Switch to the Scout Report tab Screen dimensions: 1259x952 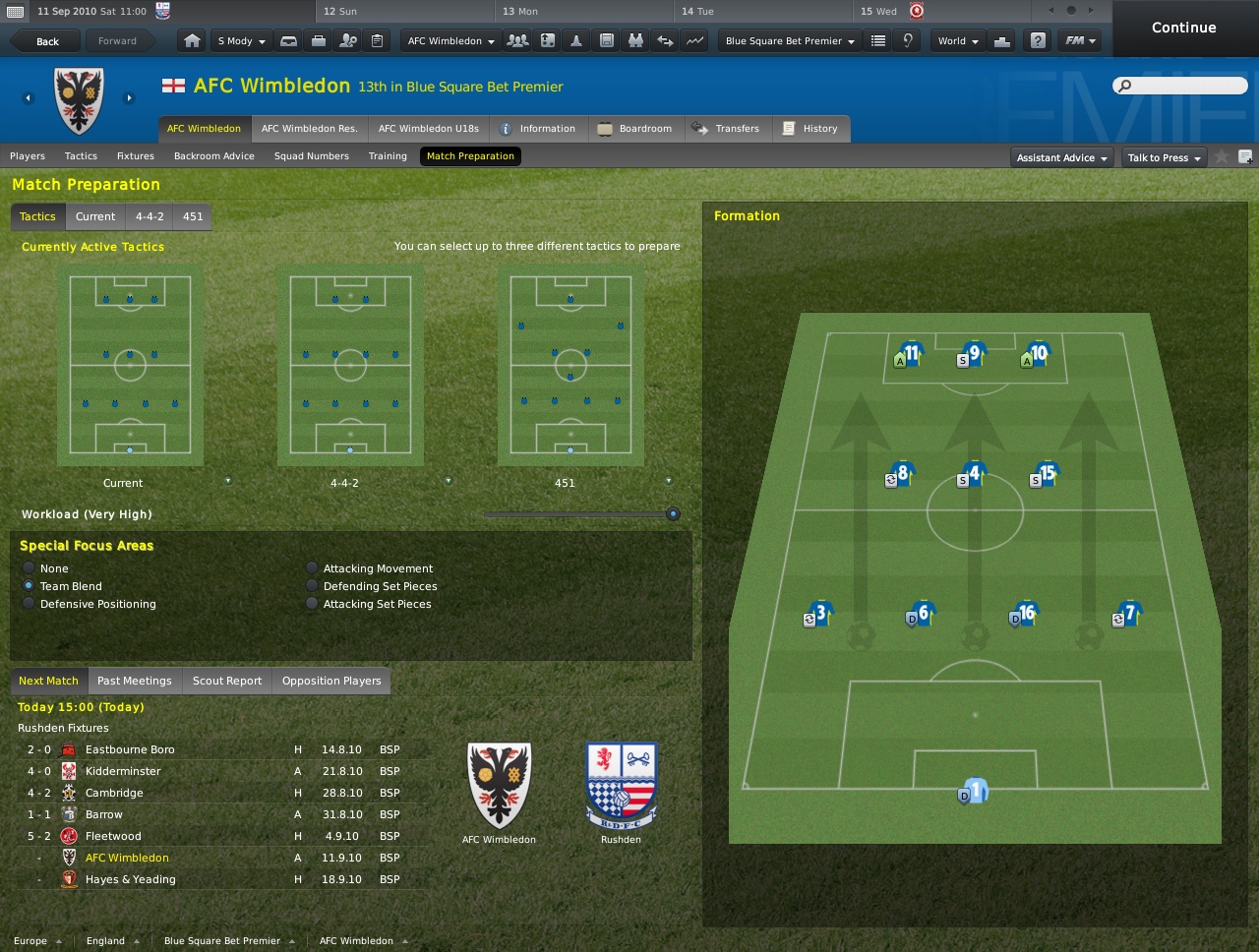[x=226, y=680]
